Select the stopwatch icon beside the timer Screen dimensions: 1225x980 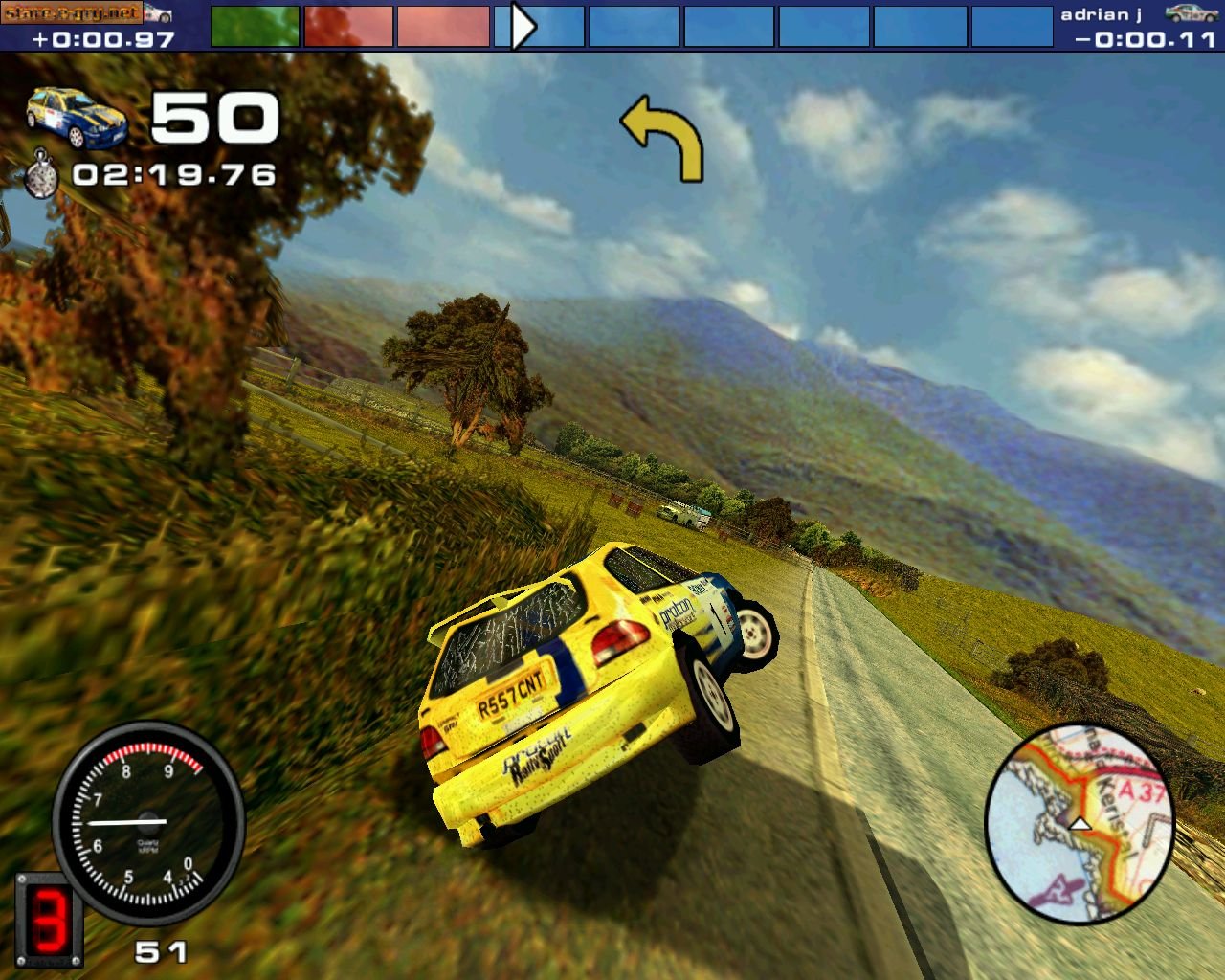pyautogui.click(x=40, y=177)
